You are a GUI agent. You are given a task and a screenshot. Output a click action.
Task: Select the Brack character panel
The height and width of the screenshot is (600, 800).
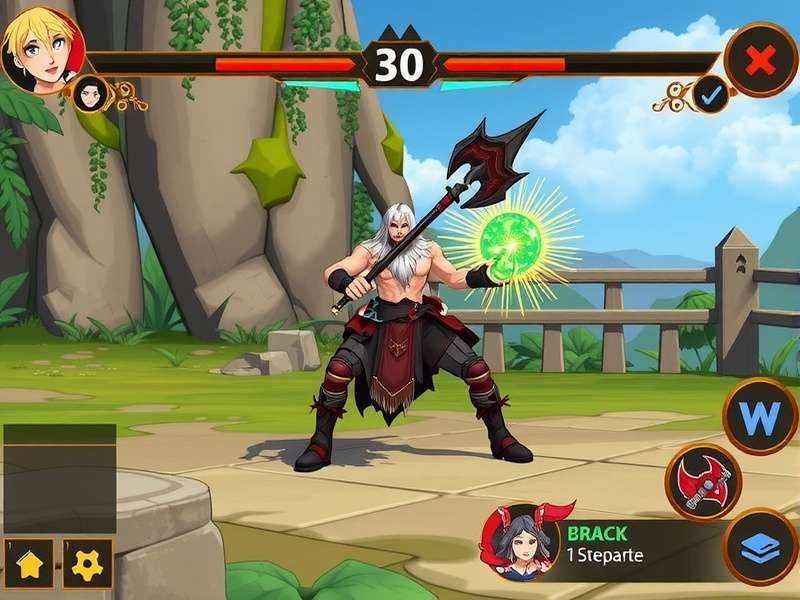click(610, 544)
